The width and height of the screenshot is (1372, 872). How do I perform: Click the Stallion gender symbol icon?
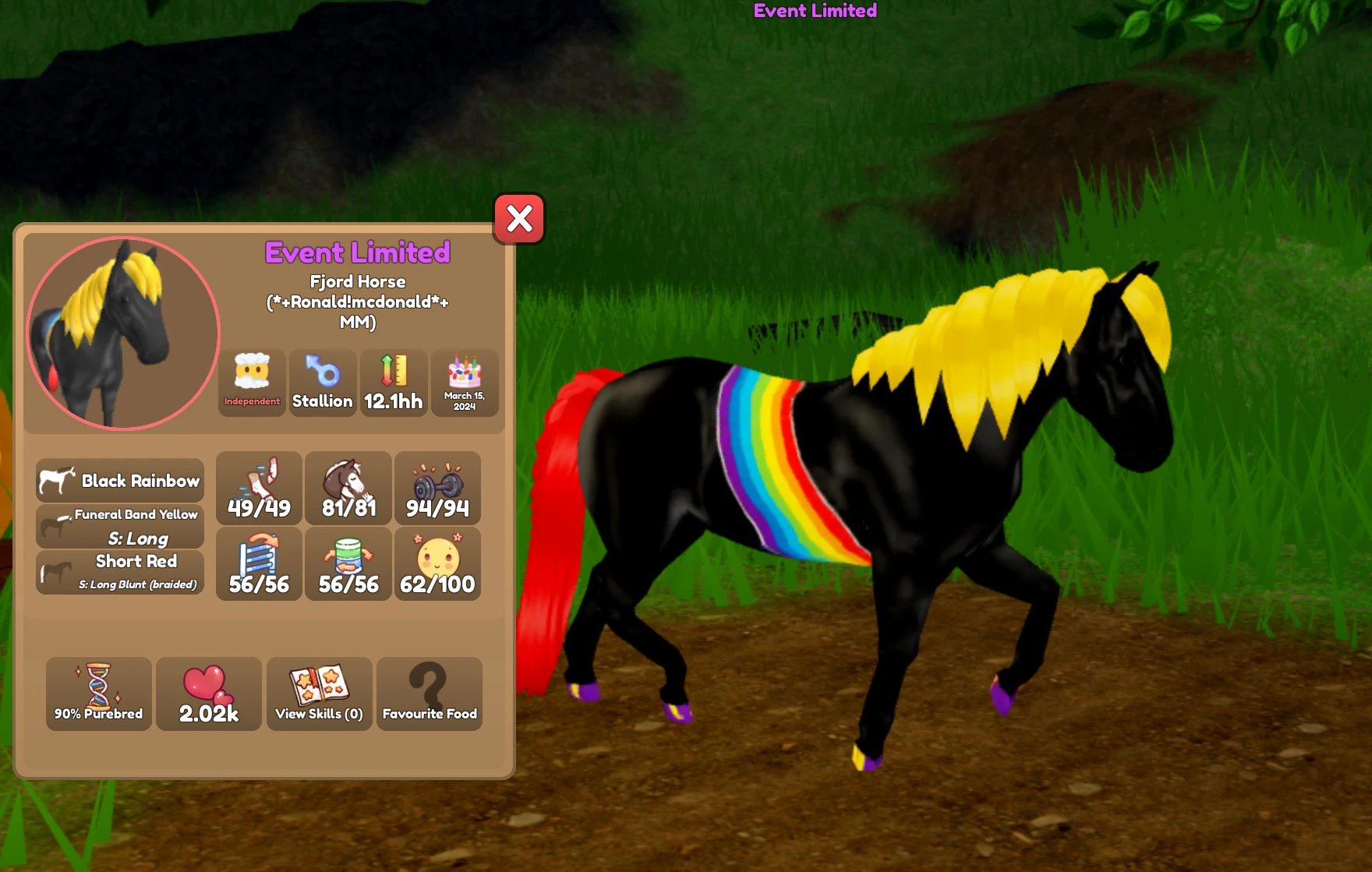click(323, 383)
